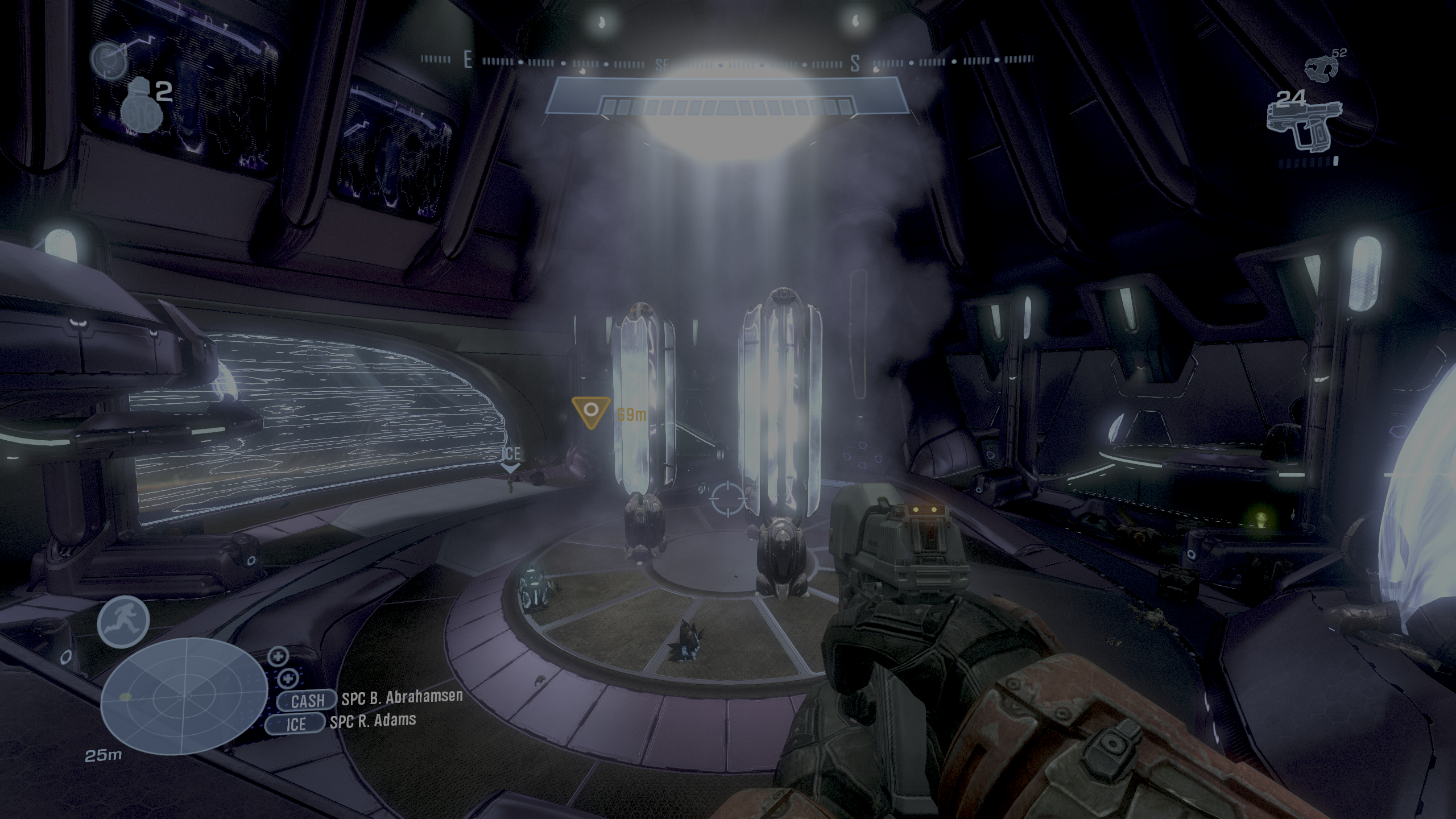Viewport: 1456px width, 819px height.
Task: Select the CASH squad member tag
Action: pos(308,701)
